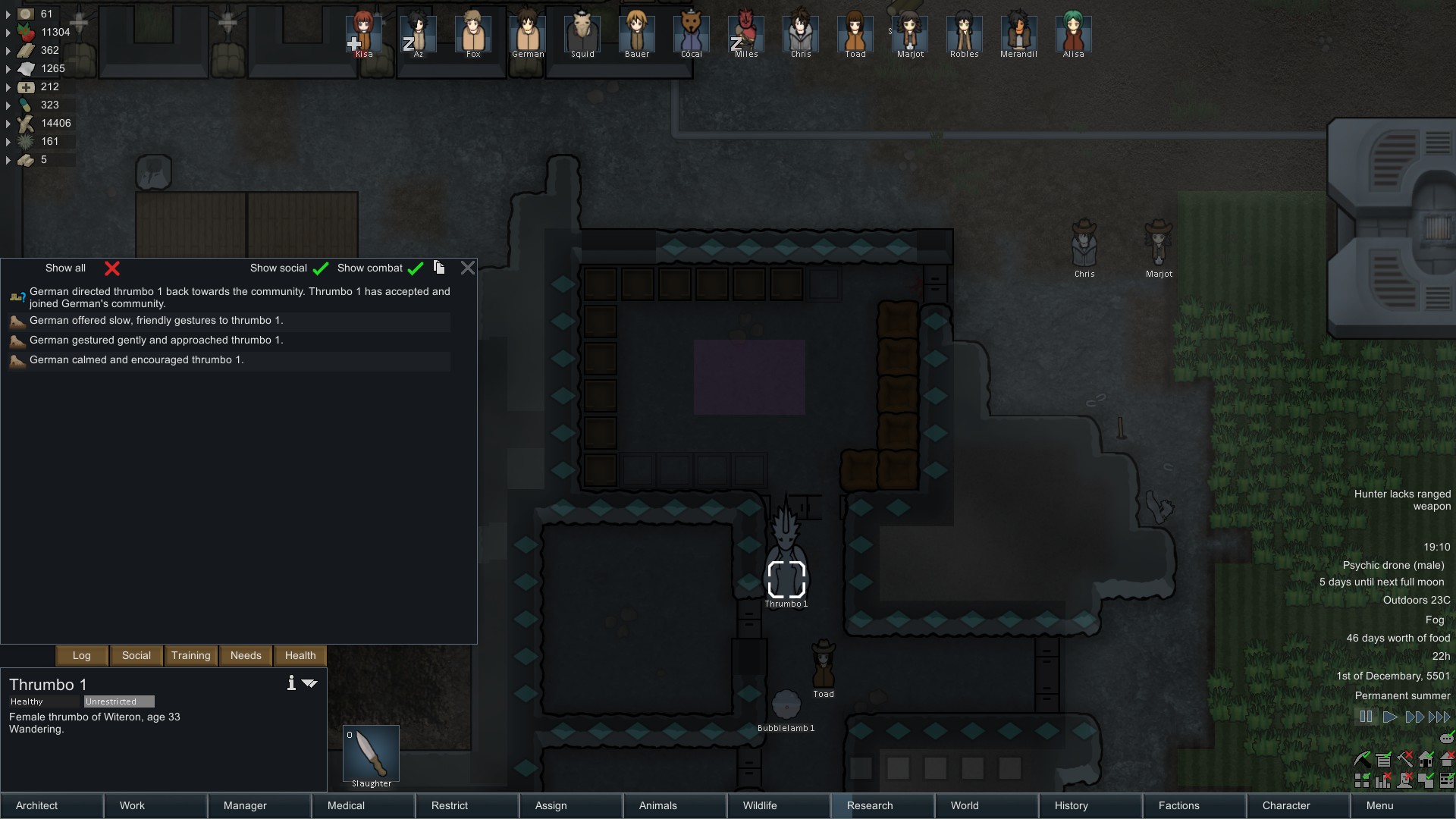Image resolution: width=1456 pixels, height=819 pixels.
Task: Expand the cloth resource counter
Action: [9, 68]
